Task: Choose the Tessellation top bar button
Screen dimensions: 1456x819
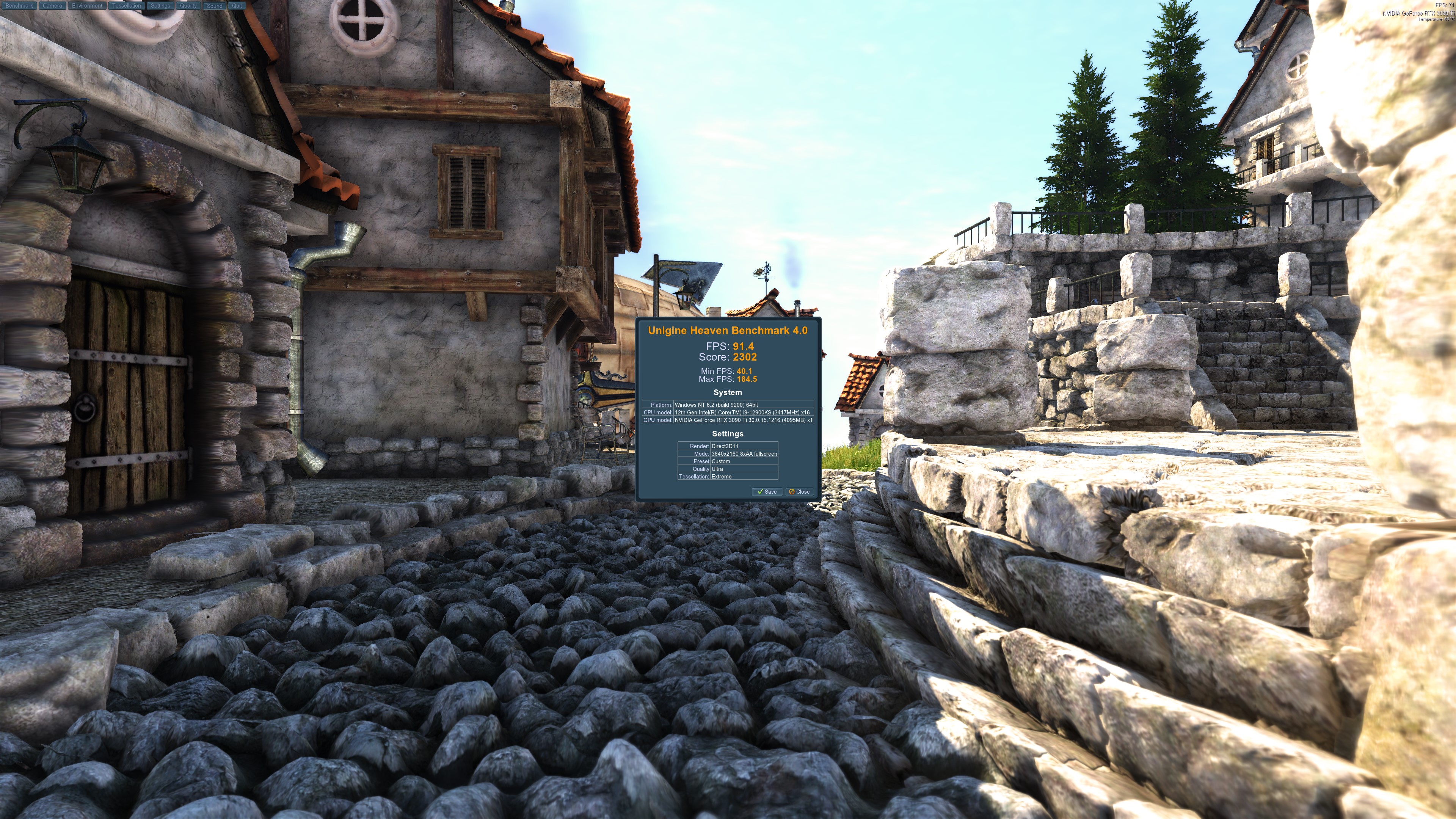Action: click(127, 6)
